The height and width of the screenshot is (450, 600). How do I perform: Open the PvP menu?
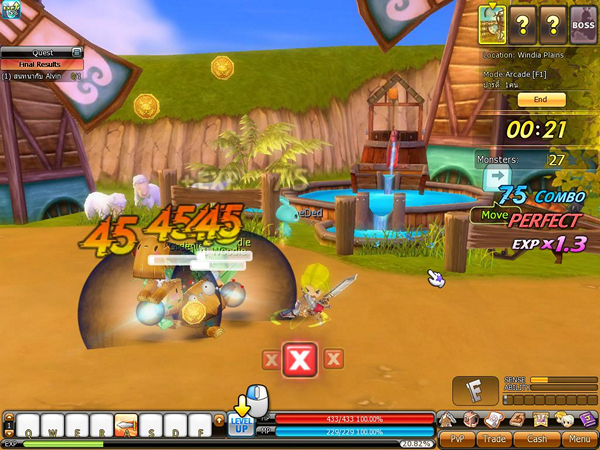(458, 438)
